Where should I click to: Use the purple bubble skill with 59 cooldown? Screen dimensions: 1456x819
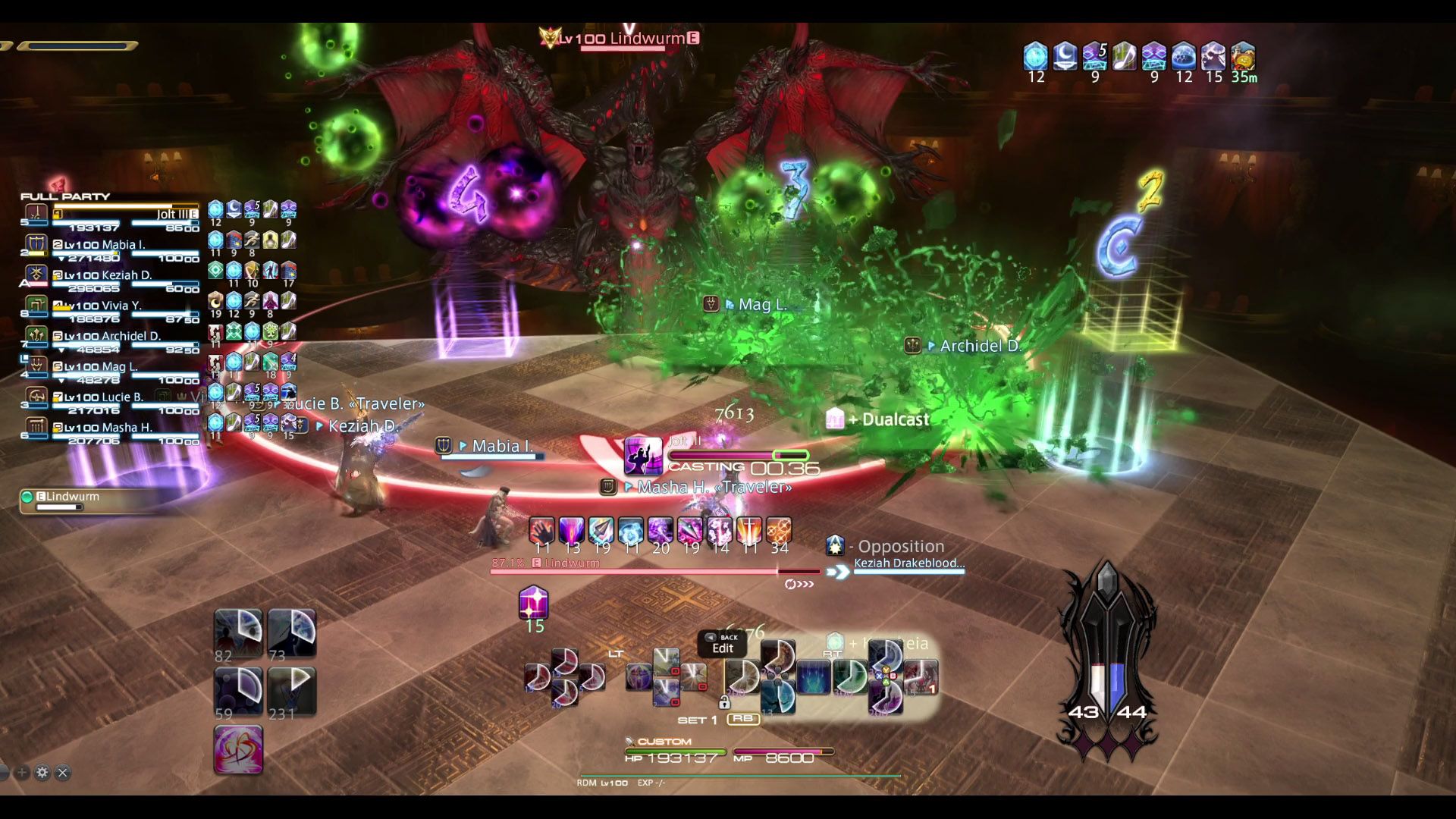(x=238, y=690)
